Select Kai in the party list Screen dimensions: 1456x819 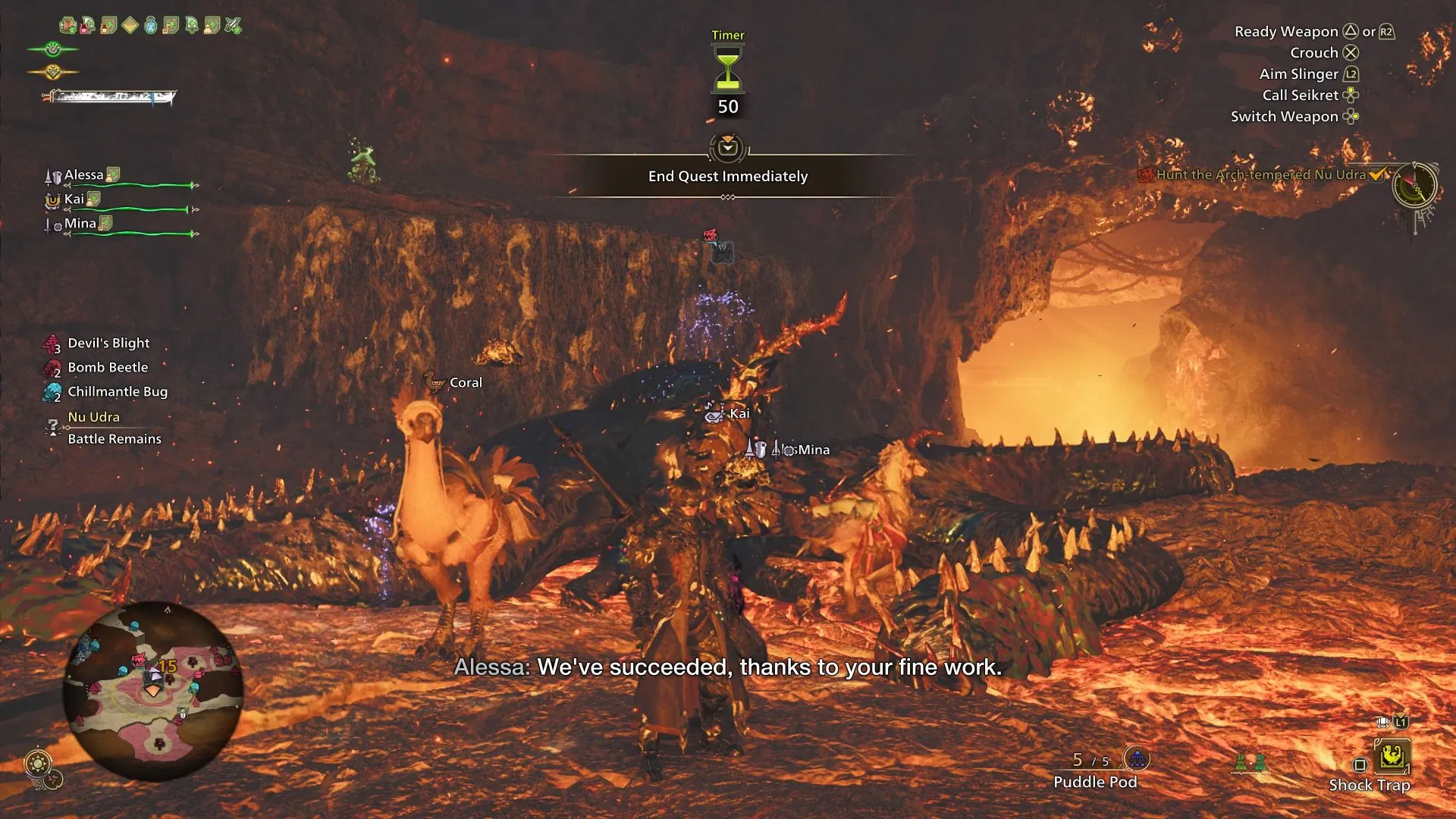(74, 199)
